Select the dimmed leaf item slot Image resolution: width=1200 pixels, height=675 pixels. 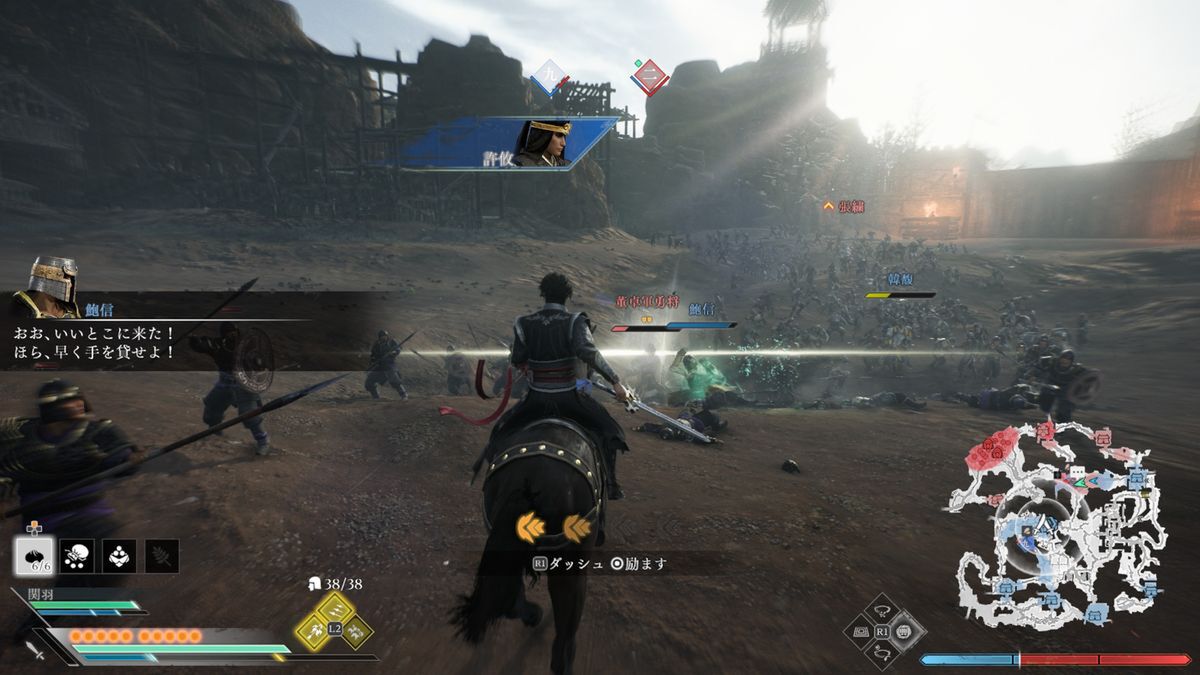tap(162, 556)
